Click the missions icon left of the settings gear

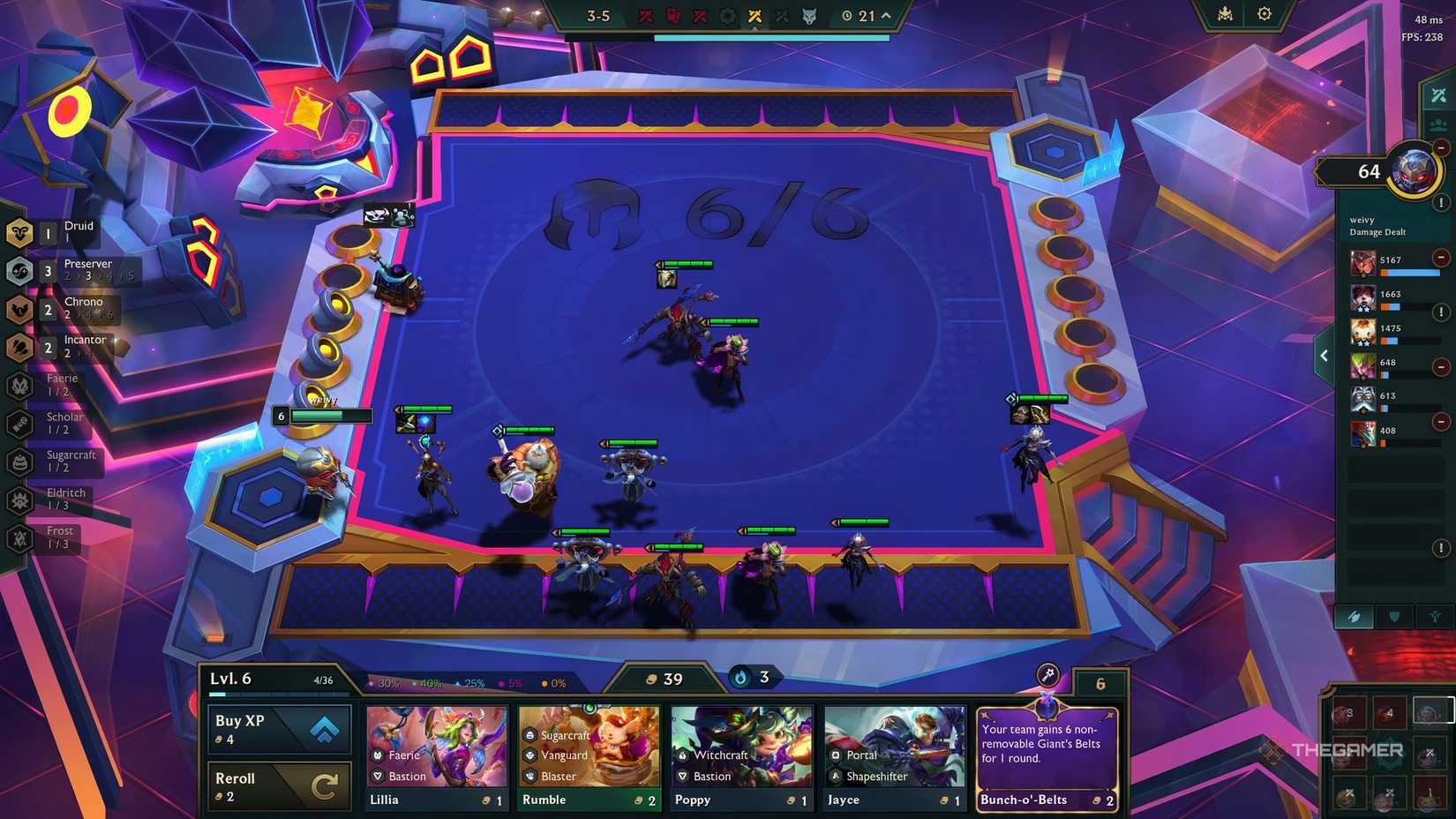(1224, 14)
